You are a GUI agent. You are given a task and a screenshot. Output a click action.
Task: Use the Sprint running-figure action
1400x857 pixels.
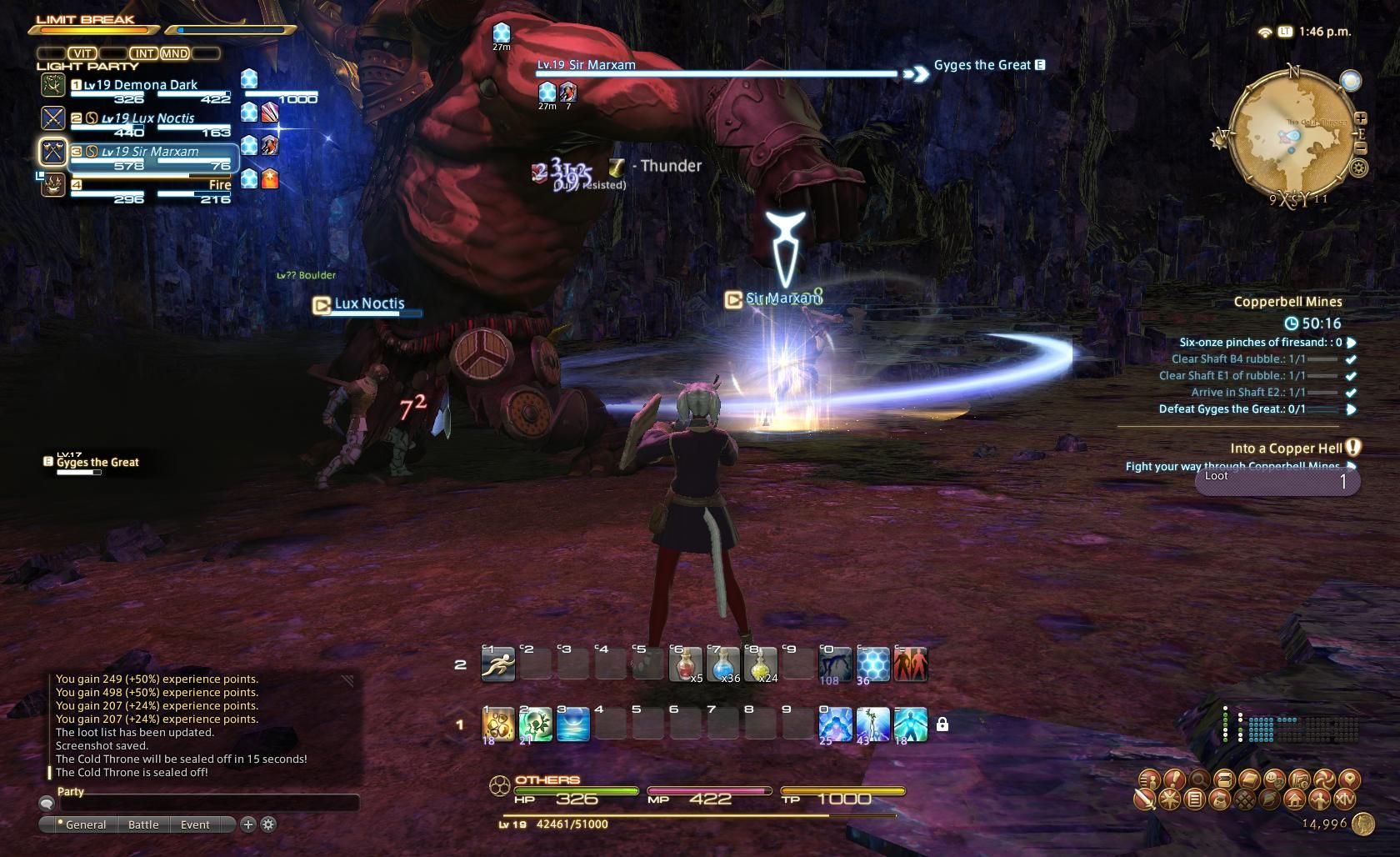[x=498, y=665]
